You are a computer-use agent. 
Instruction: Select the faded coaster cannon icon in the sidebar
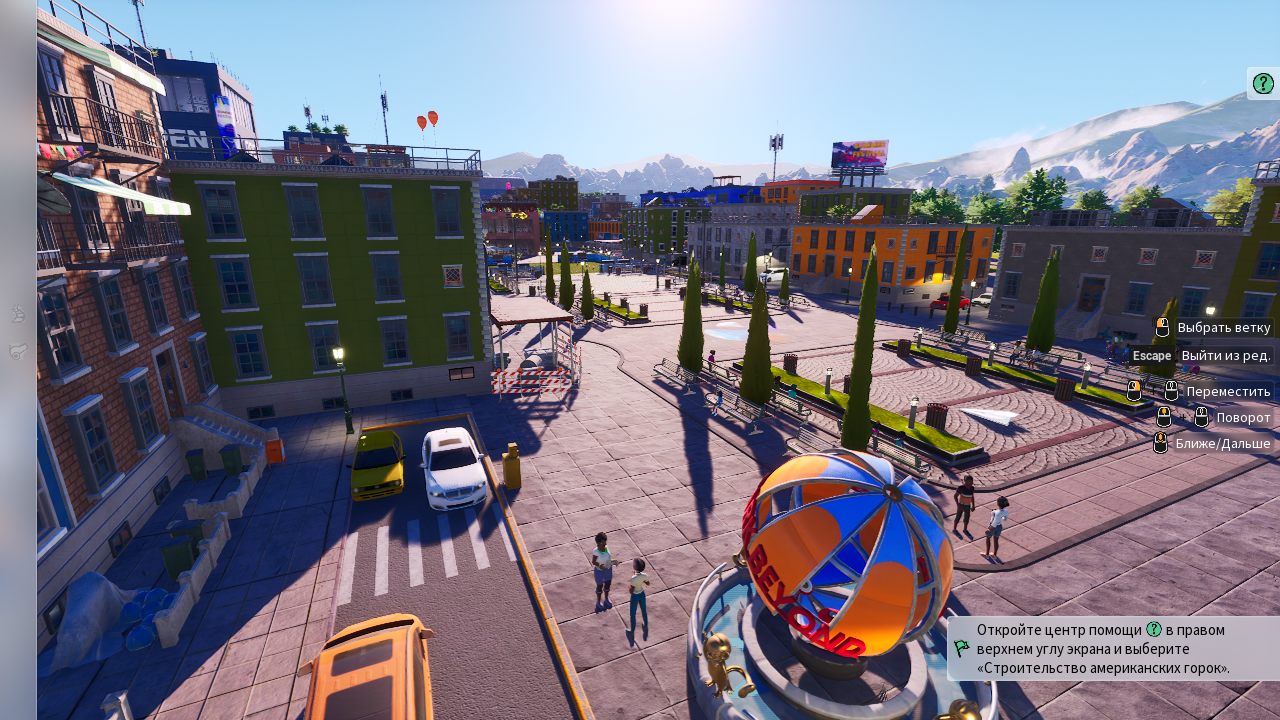[x=18, y=351]
